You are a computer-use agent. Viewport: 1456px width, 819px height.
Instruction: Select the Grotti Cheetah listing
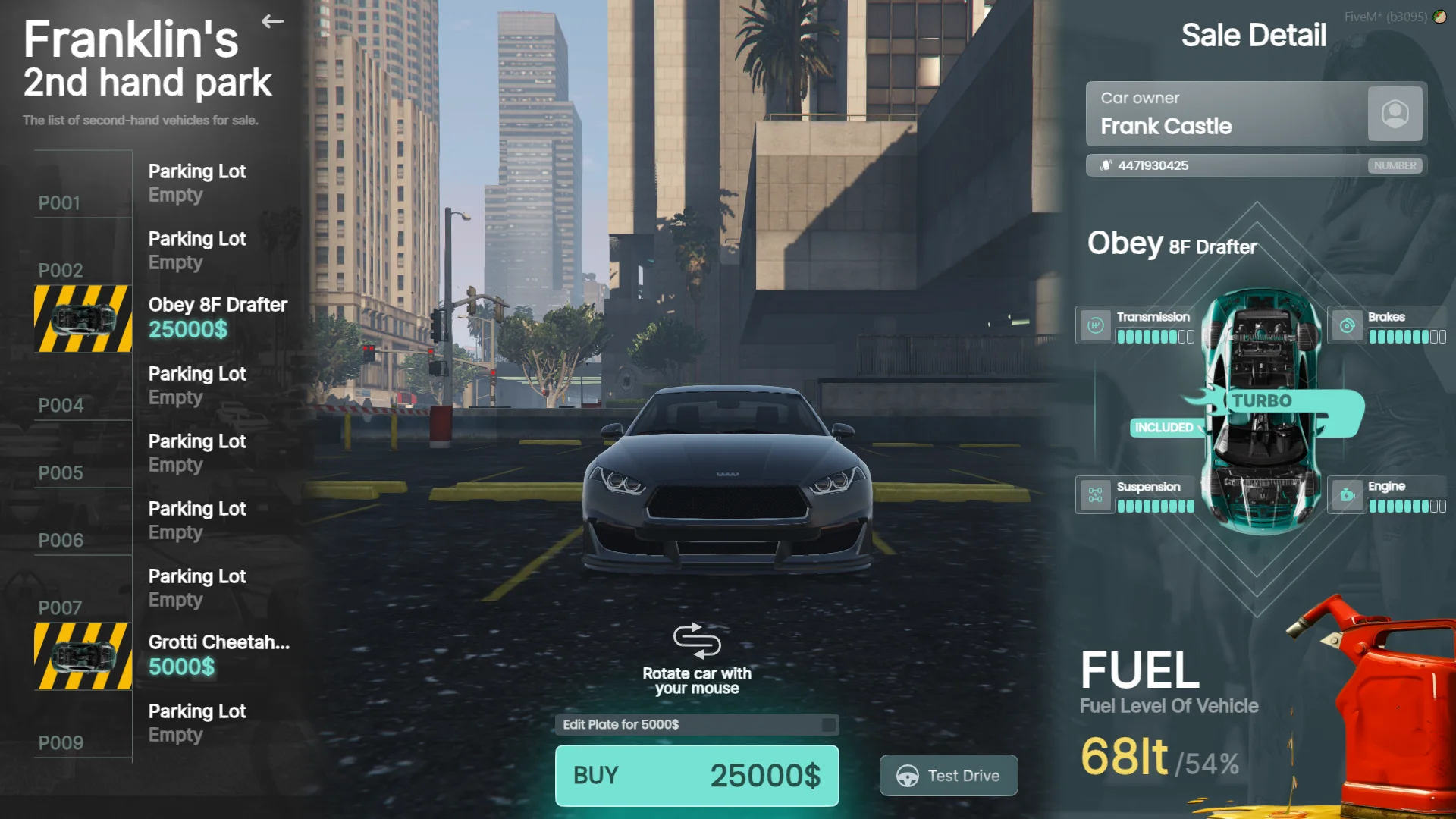pyautogui.click(x=163, y=655)
